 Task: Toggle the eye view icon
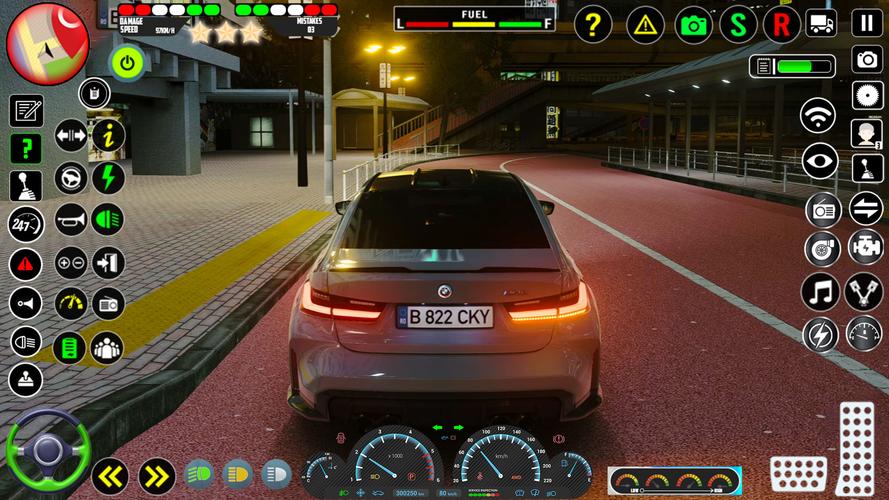point(819,161)
